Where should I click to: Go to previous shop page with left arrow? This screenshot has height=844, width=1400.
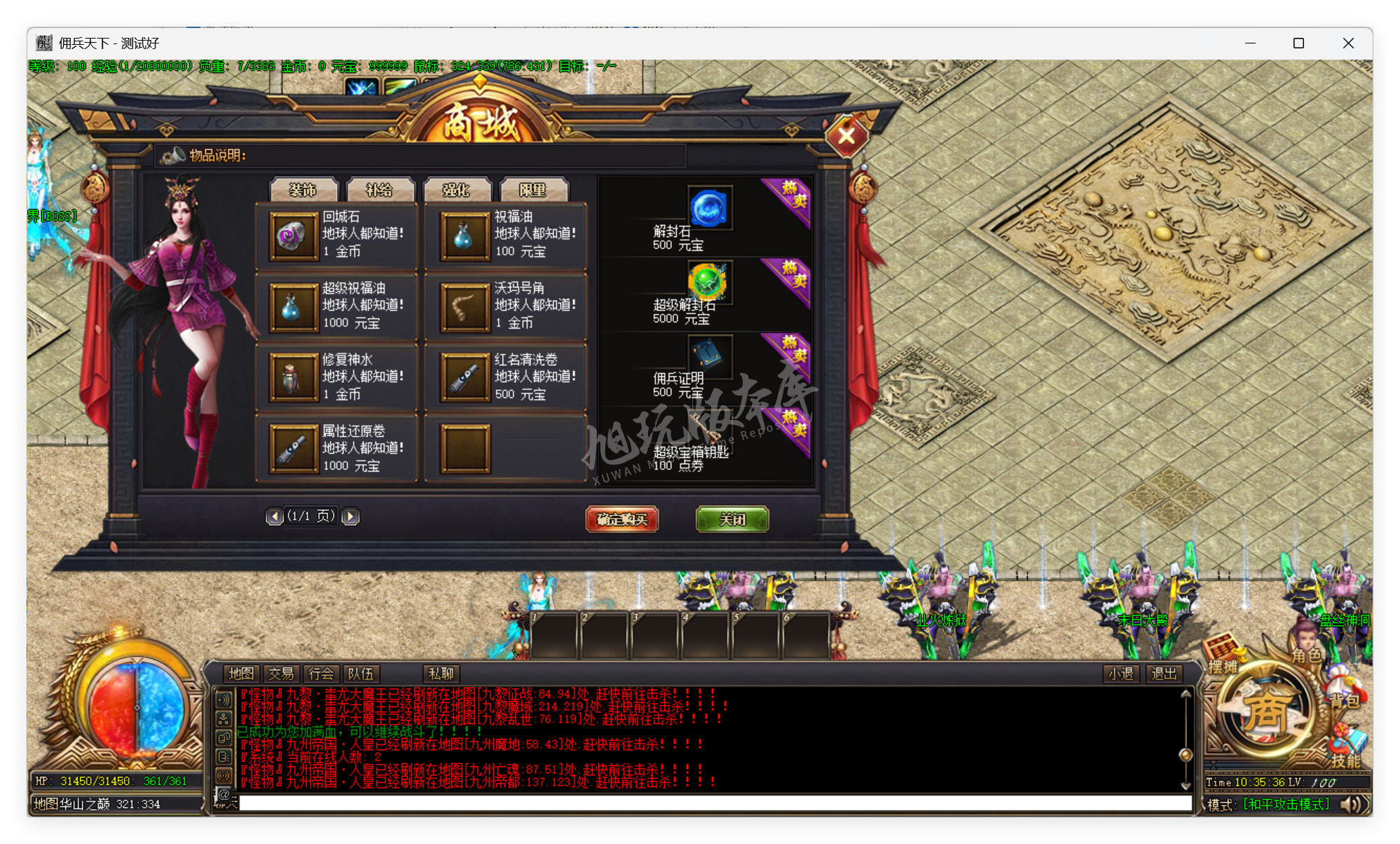point(275,515)
